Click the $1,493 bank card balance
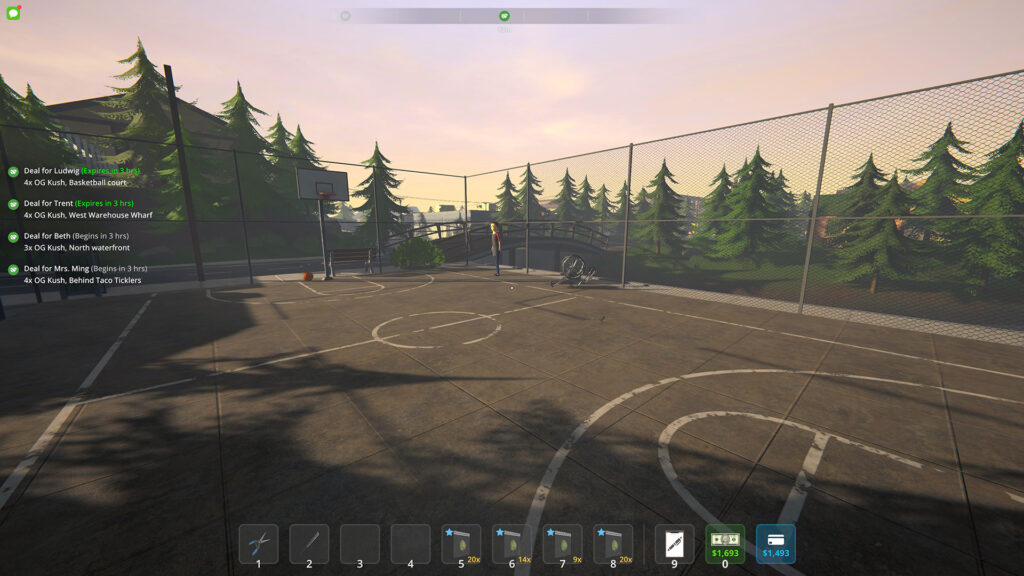Screen dimensions: 1024x576 click(776, 544)
